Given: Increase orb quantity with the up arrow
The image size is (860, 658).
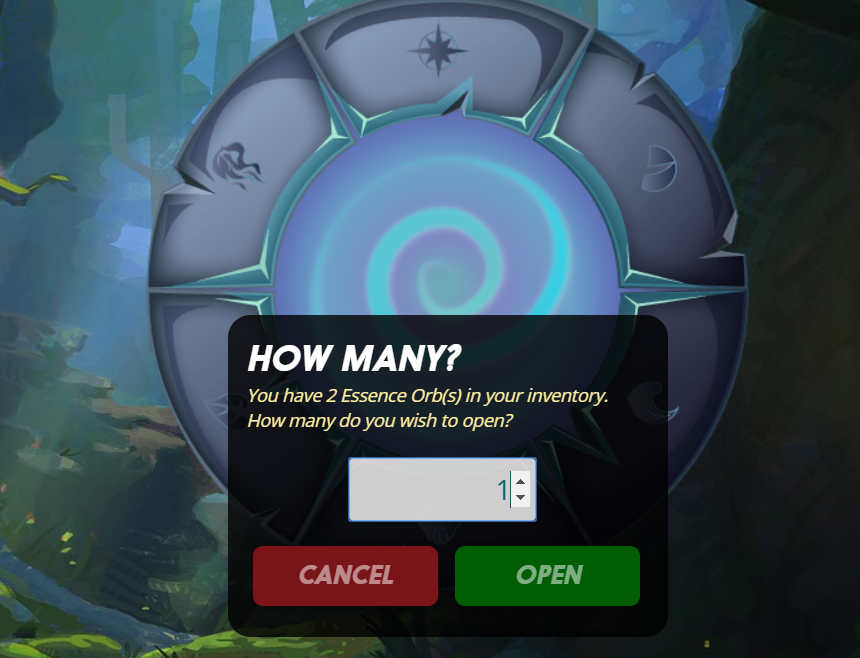Looking at the screenshot, I should 520,482.
